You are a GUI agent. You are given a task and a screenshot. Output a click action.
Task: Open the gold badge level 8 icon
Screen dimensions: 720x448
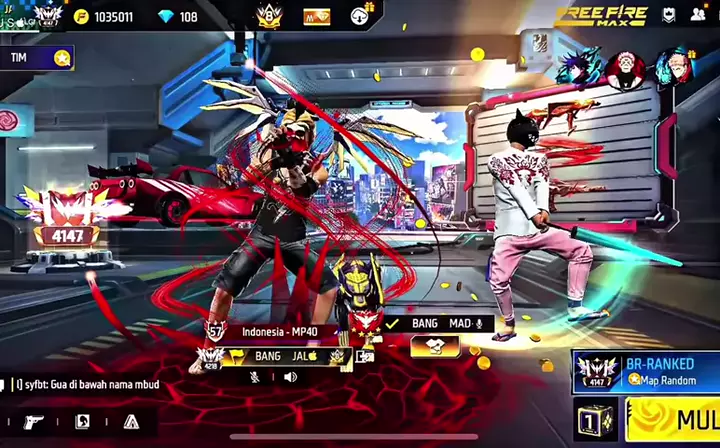267,16
